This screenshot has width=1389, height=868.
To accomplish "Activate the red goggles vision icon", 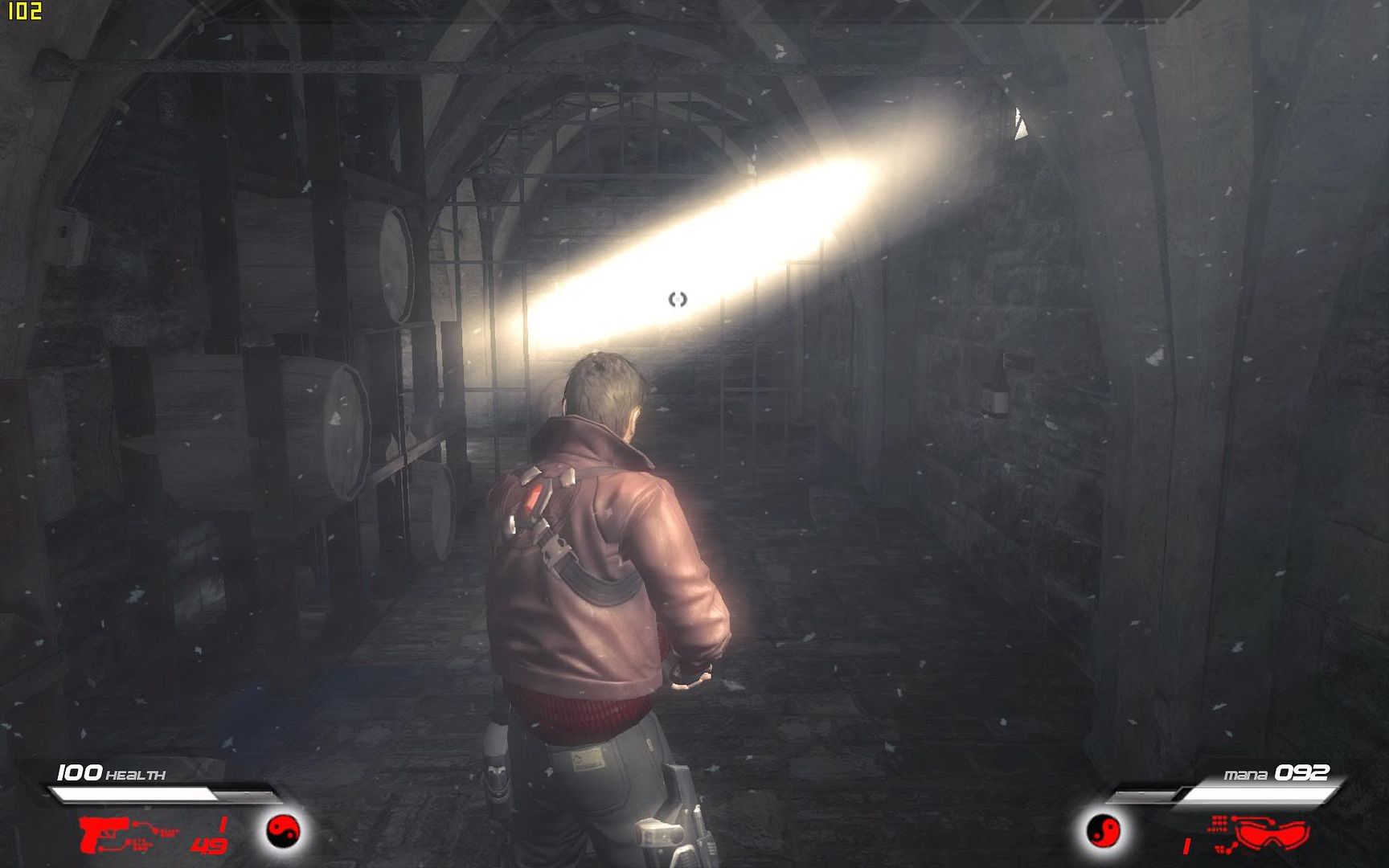I will click(x=1272, y=833).
